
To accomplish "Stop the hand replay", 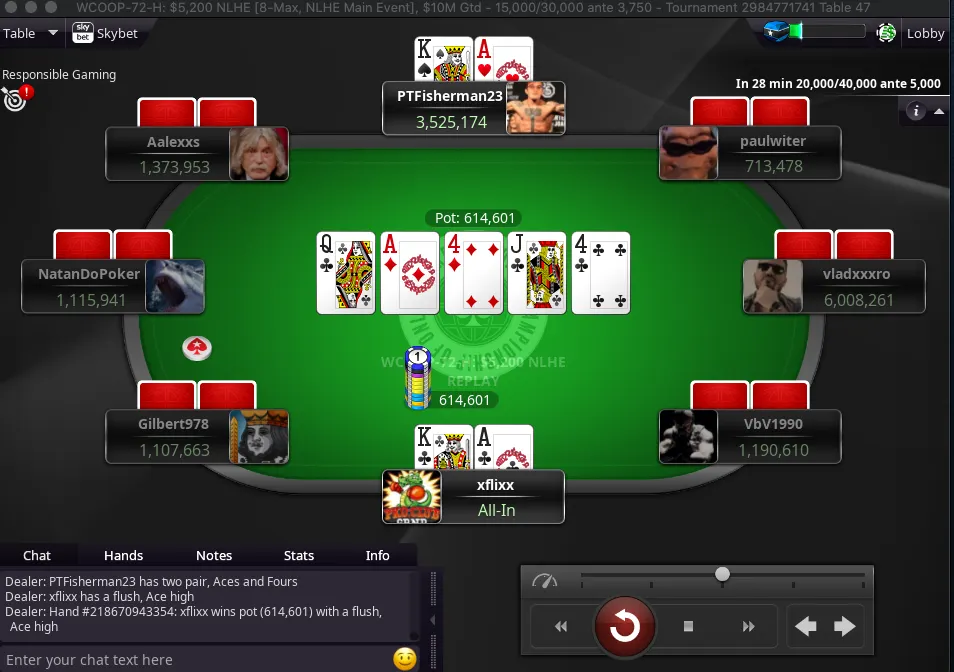I will click(688, 627).
